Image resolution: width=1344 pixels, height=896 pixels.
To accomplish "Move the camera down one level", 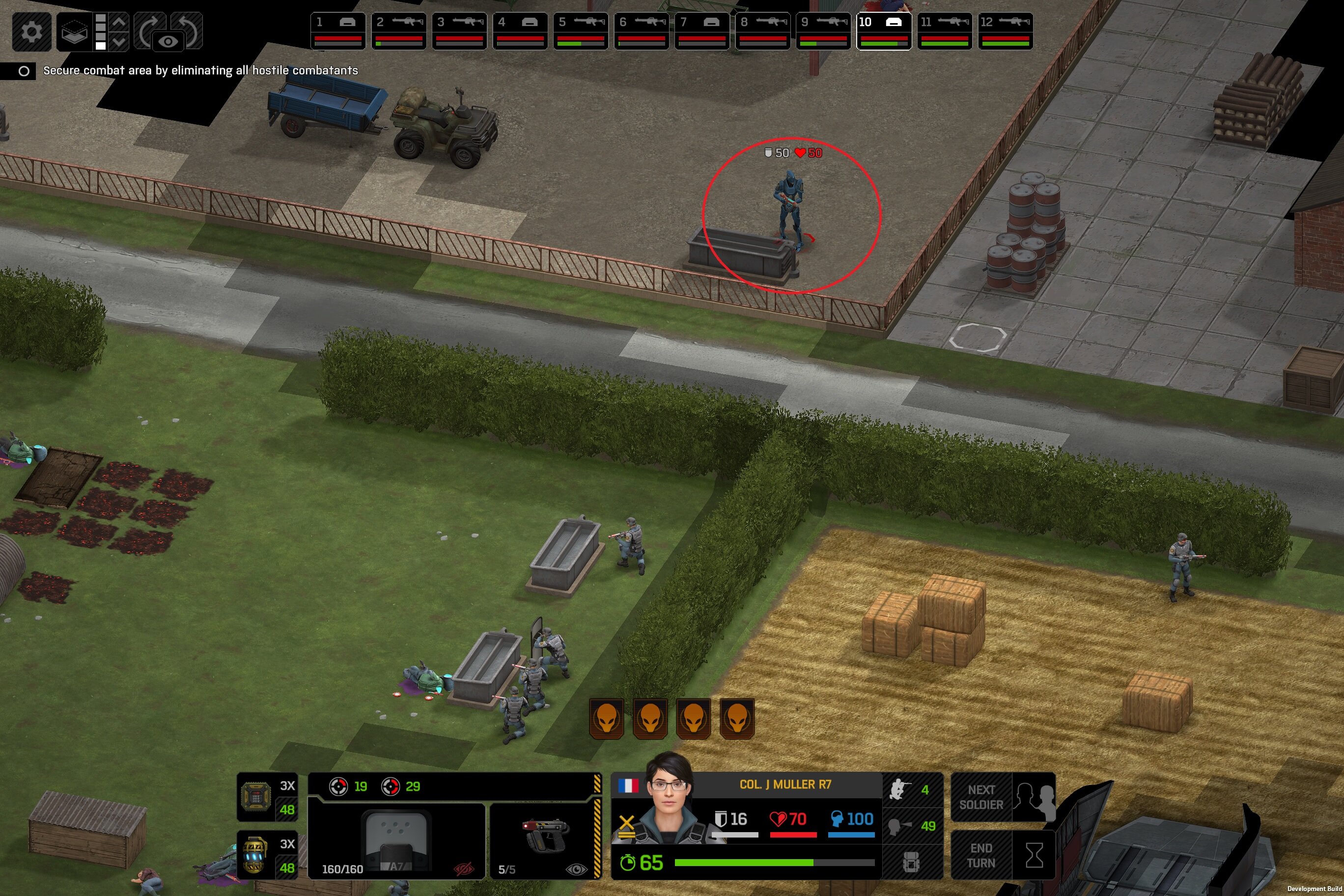I will coord(119,41).
